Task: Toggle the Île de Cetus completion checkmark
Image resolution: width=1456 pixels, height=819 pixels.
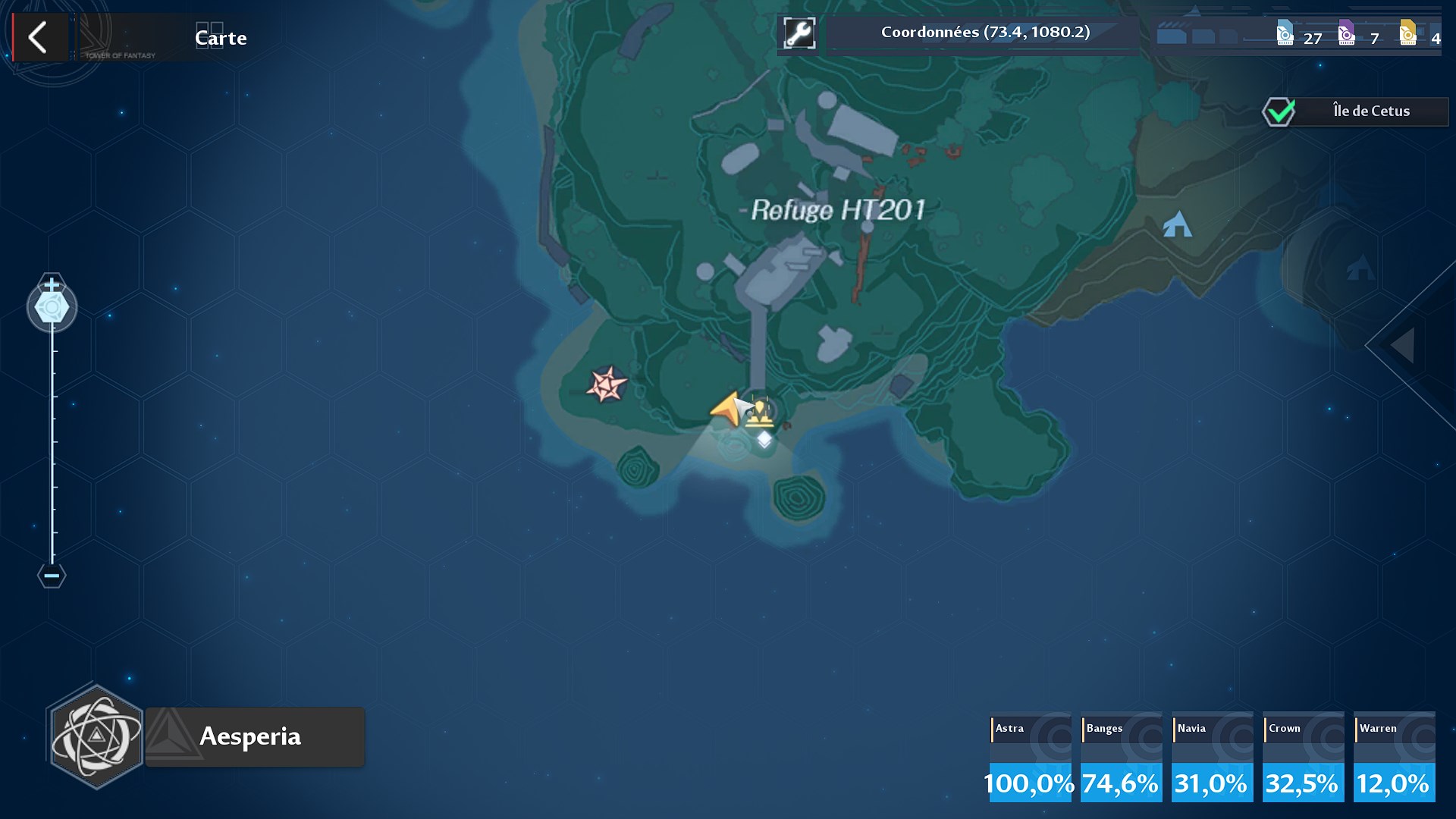Action: (x=1279, y=111)
